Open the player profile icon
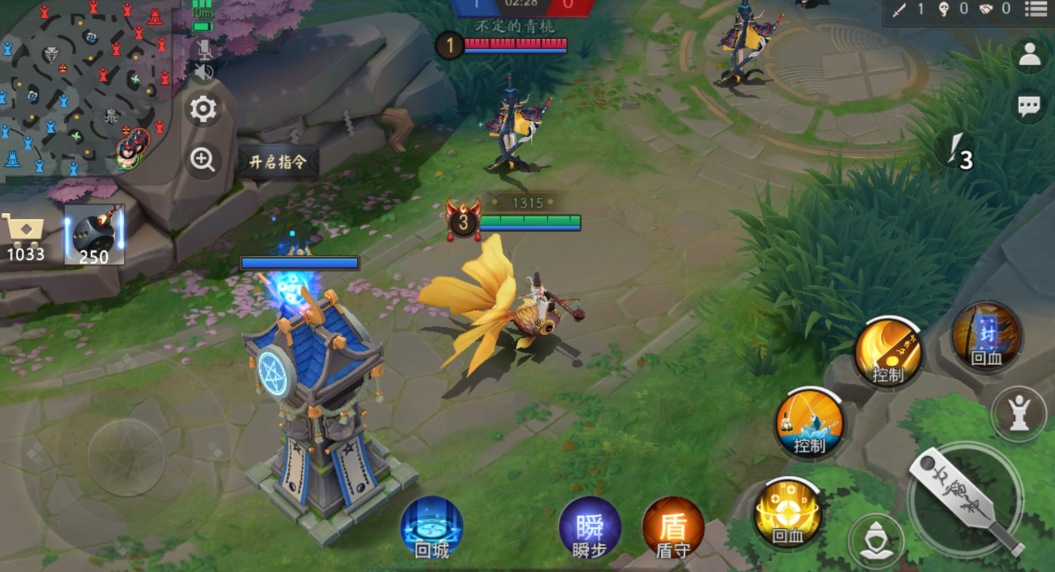Viewport: 1055px width, 572px height. [x=1029, y=56]
